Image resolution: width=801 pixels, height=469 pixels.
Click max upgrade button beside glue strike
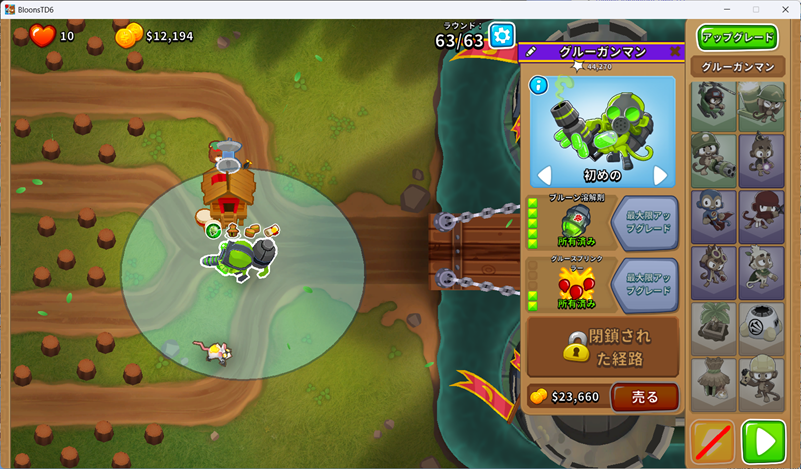click(644, 284)
